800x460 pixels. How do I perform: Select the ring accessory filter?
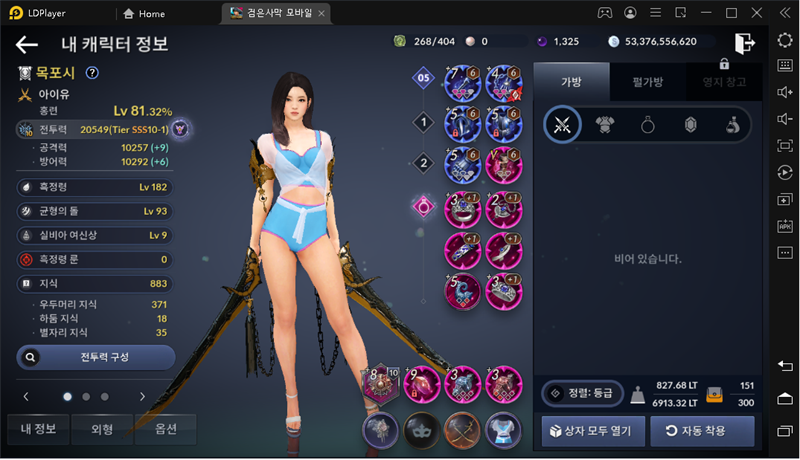pyautogui.click(x=647, y=126)
